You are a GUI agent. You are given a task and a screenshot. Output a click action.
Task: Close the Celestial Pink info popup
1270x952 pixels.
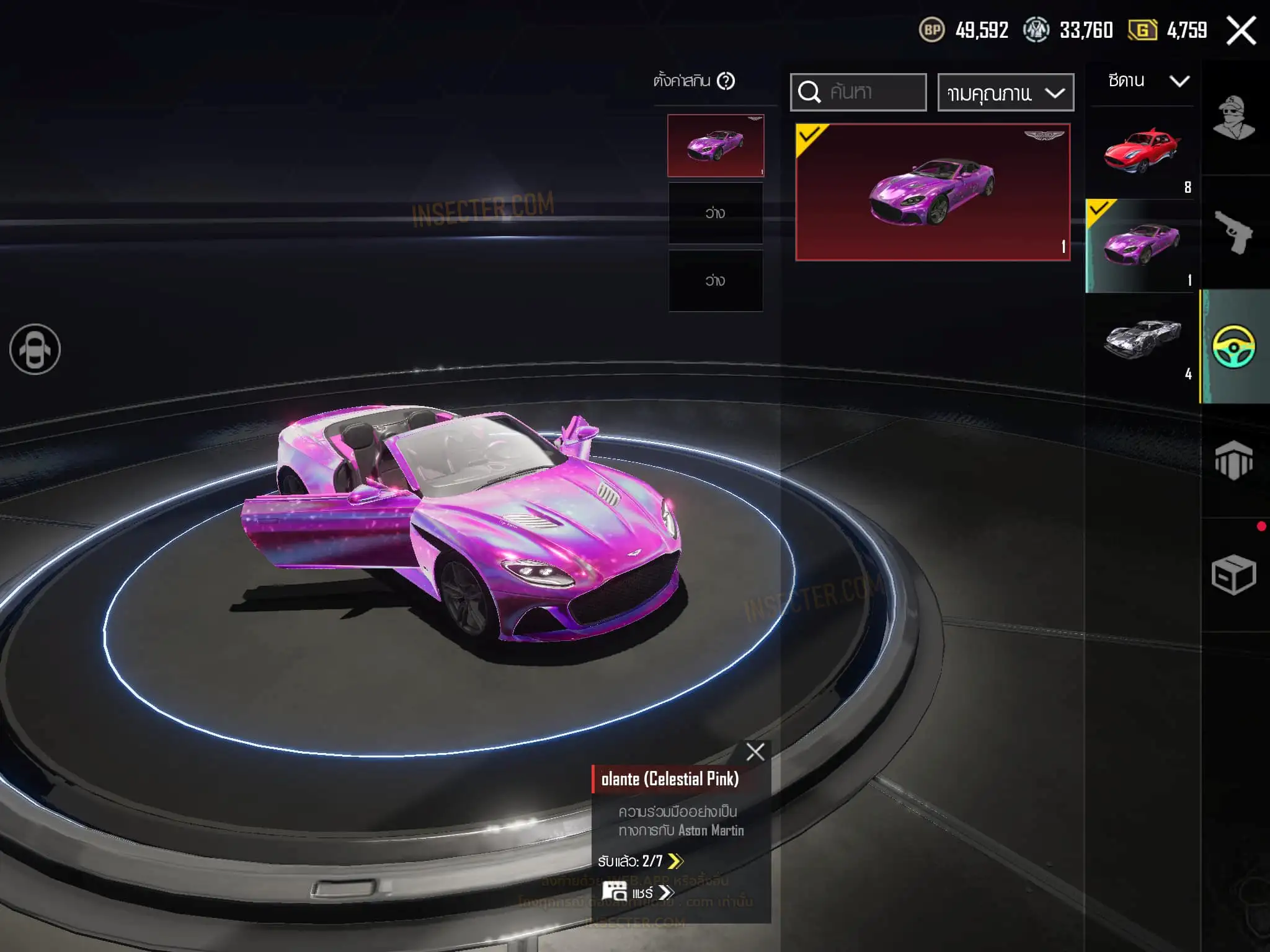755,752
